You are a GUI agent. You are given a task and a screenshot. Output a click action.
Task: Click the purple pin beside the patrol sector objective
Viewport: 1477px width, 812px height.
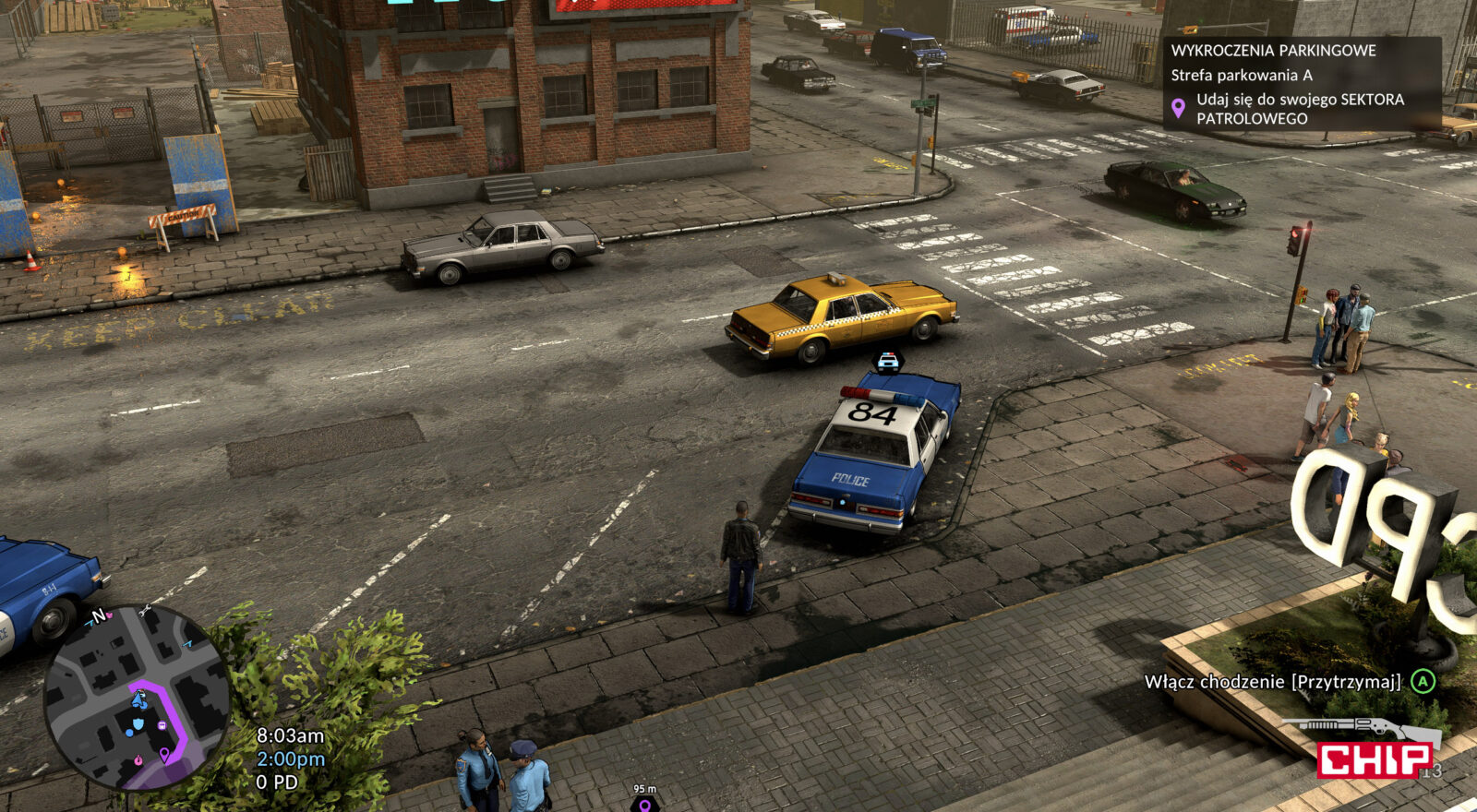pyautogui.click(x=1178, y=108)
